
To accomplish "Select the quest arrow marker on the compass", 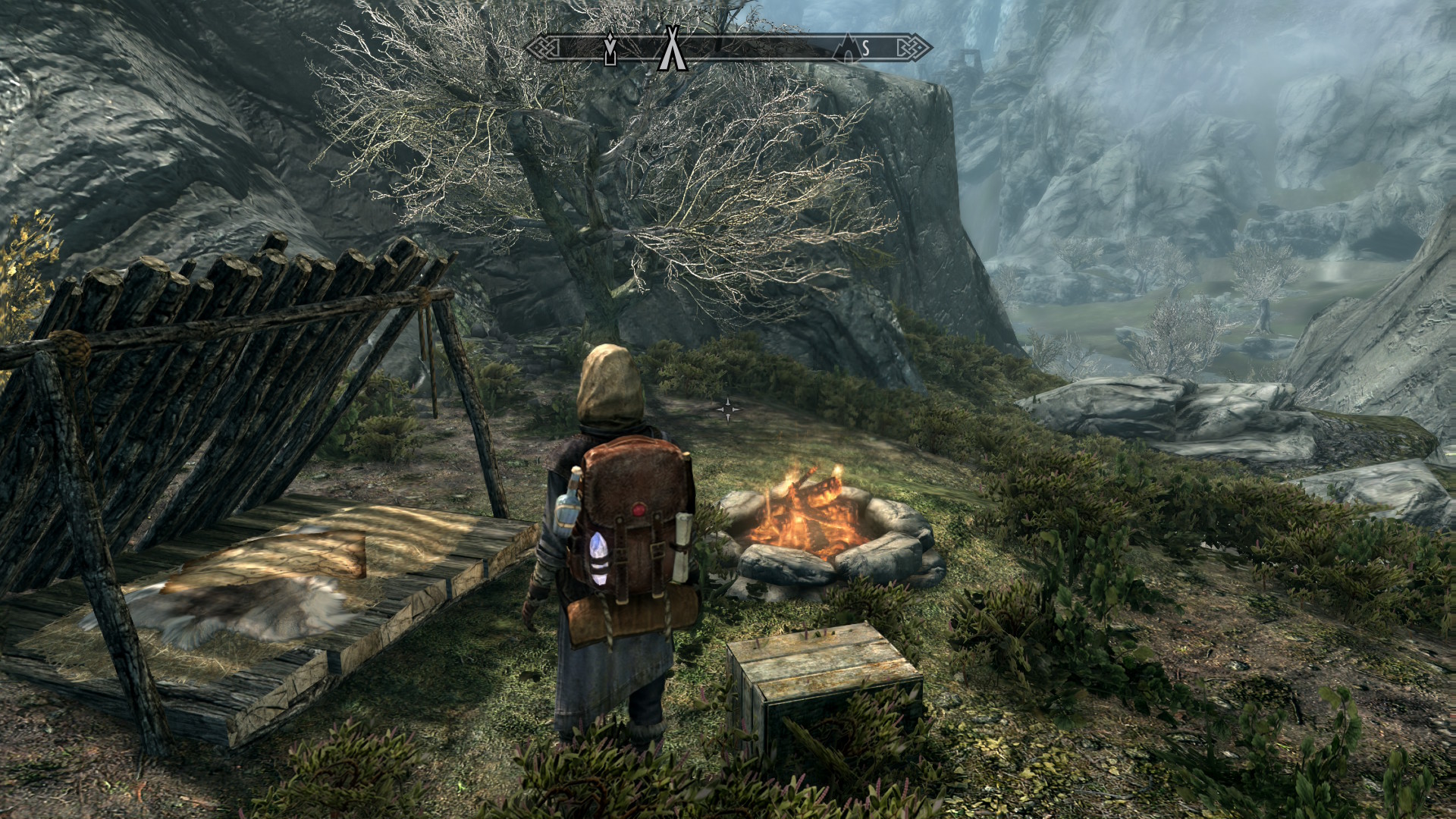I will pos(610,50).
